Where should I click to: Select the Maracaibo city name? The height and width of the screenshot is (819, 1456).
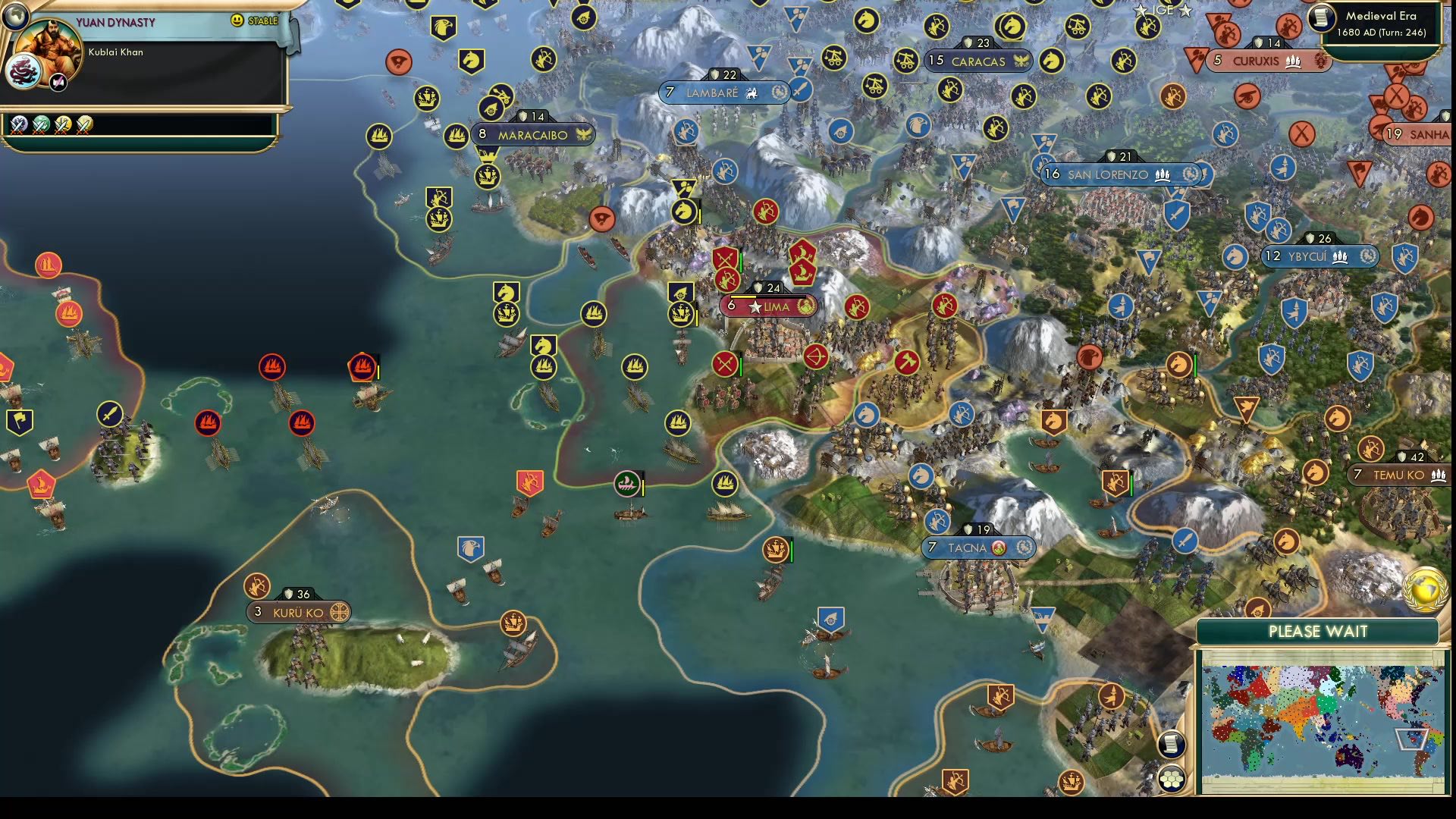click(534, 135)
